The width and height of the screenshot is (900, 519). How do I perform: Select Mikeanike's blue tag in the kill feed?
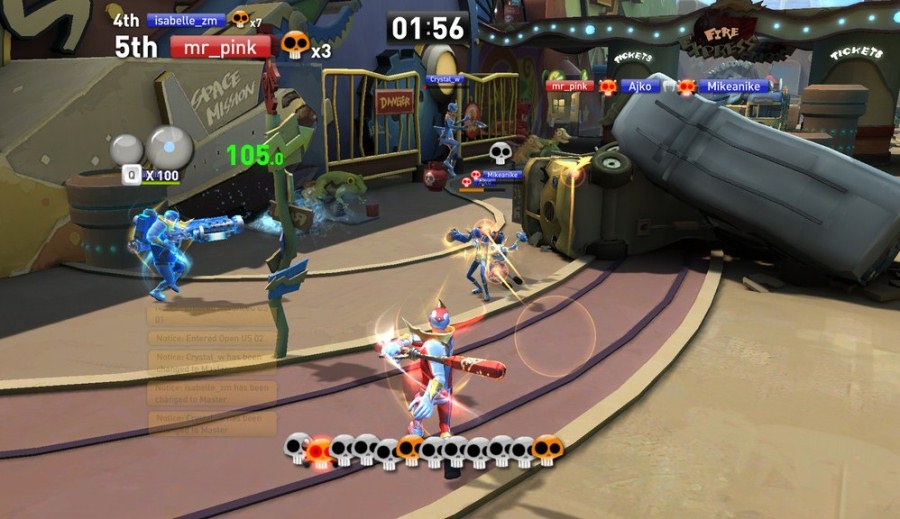(734, 87)
